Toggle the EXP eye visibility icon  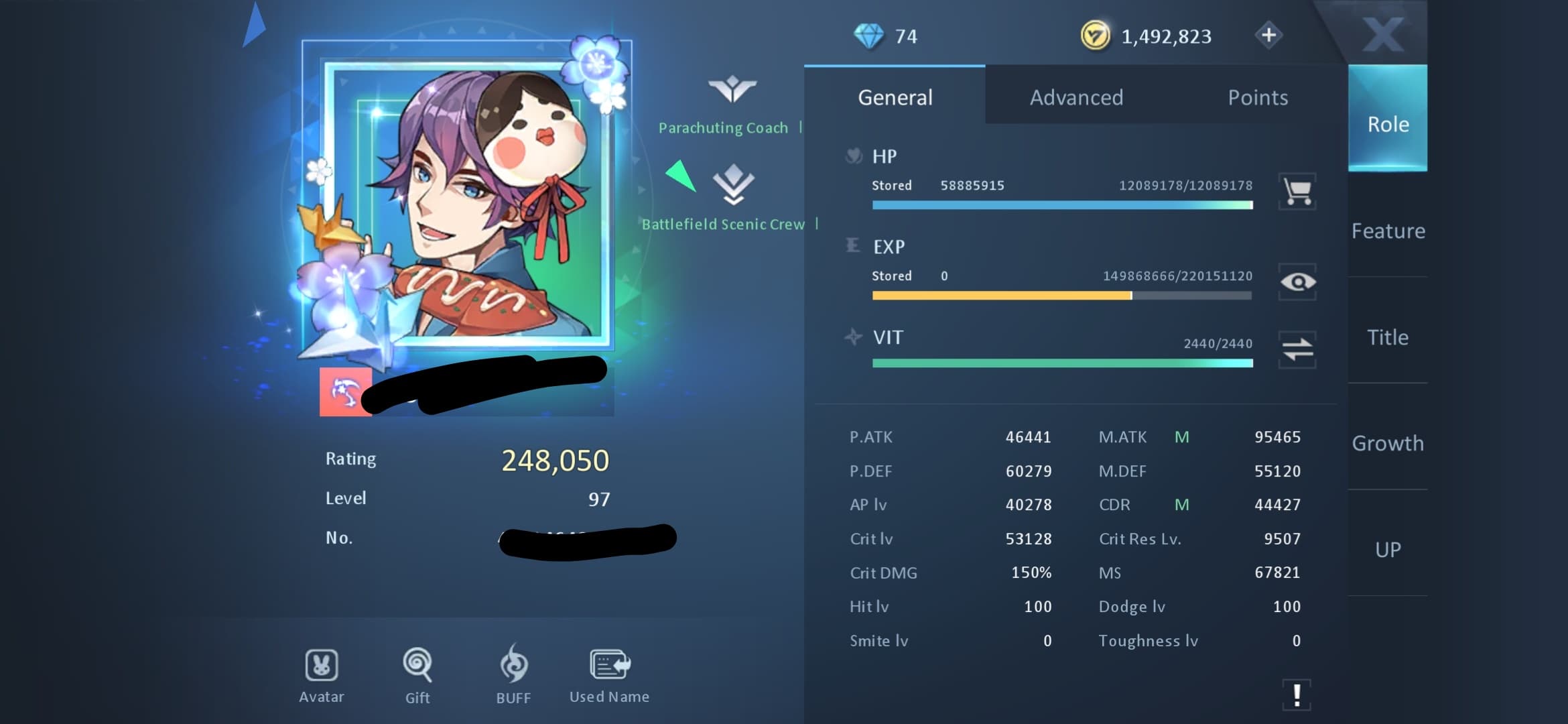1297,282
